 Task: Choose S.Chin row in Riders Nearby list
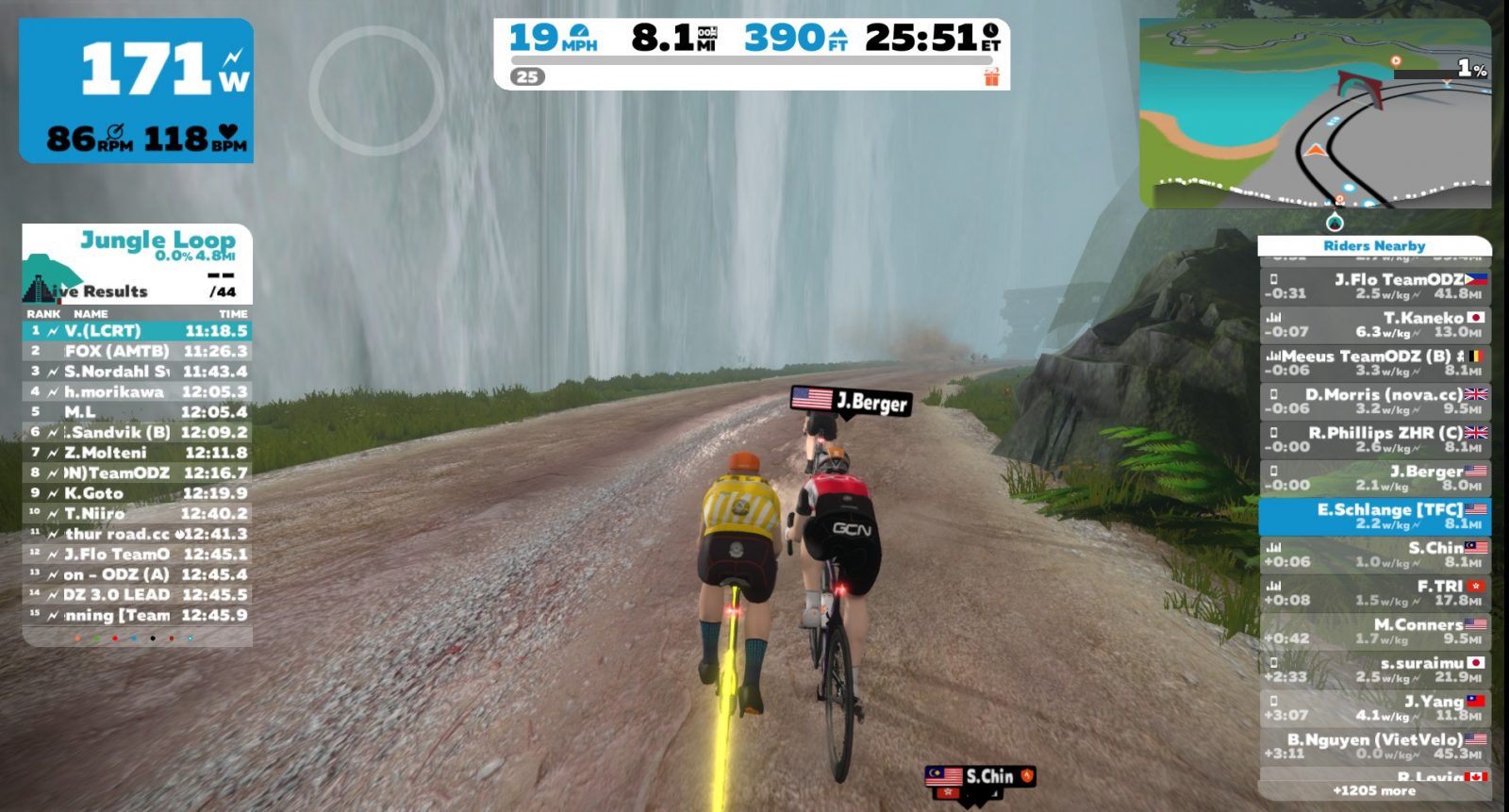[x=1375, y=555]
